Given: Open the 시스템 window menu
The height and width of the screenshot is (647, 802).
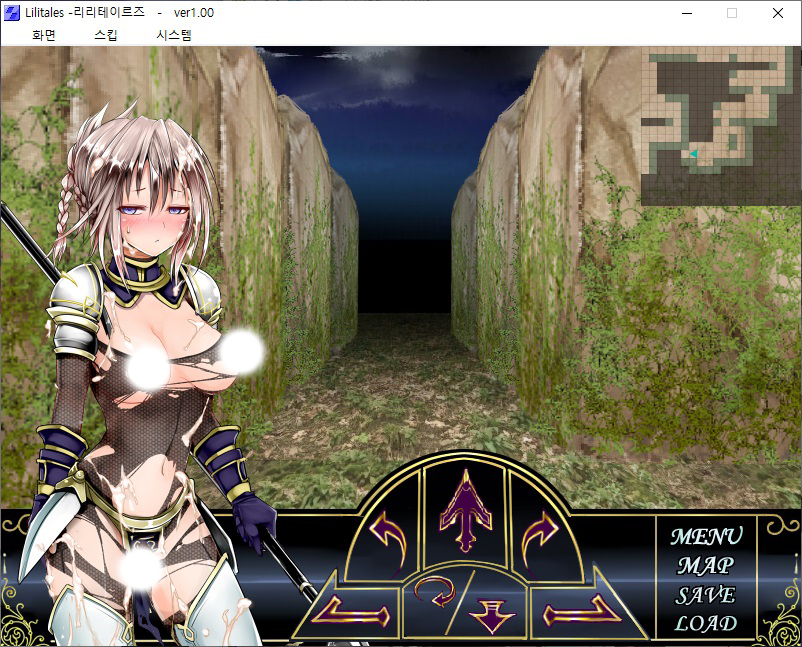Looking at the screenshot, I should [174, 35].
